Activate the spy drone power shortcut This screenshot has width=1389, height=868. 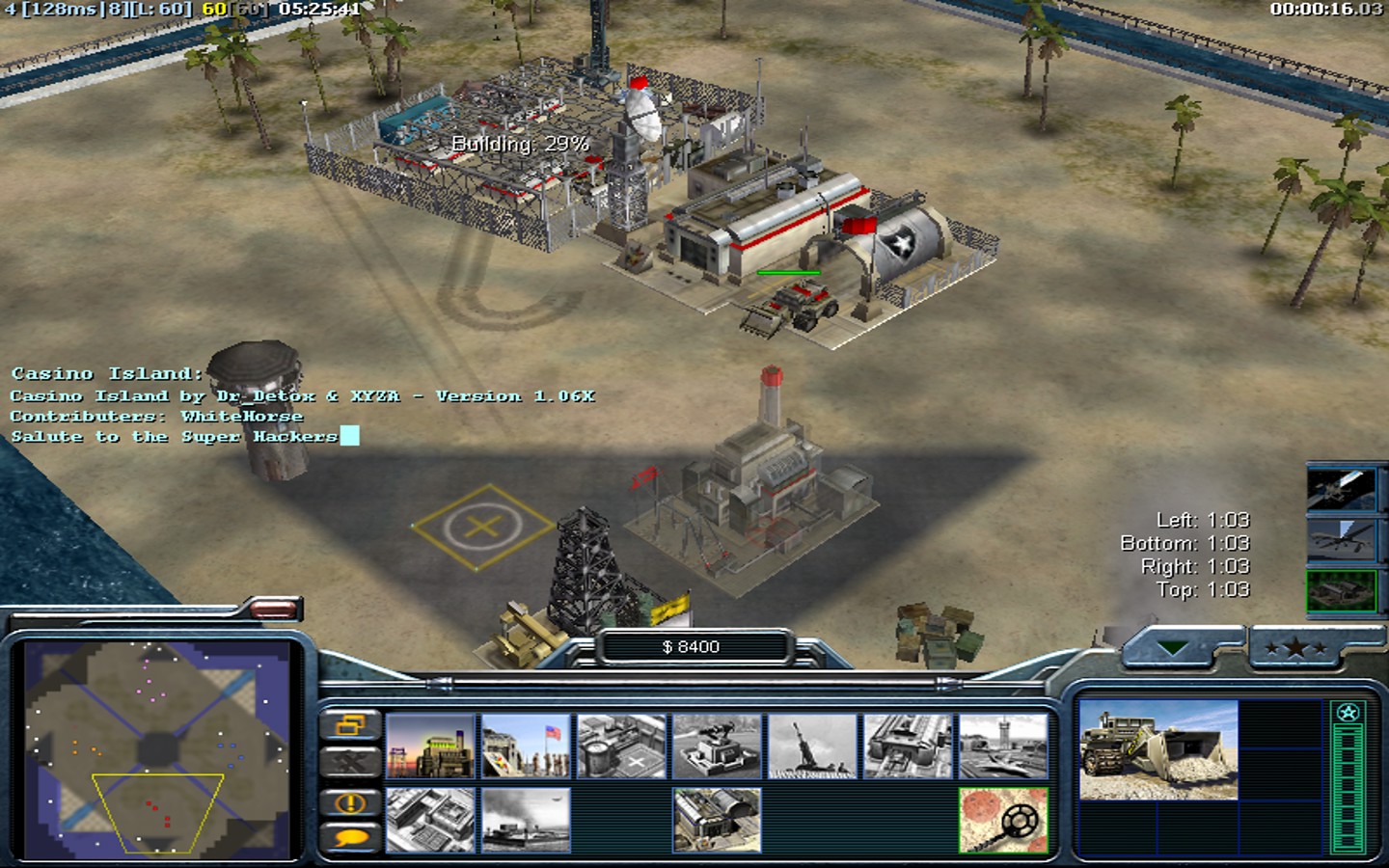tap(1341, 540)
